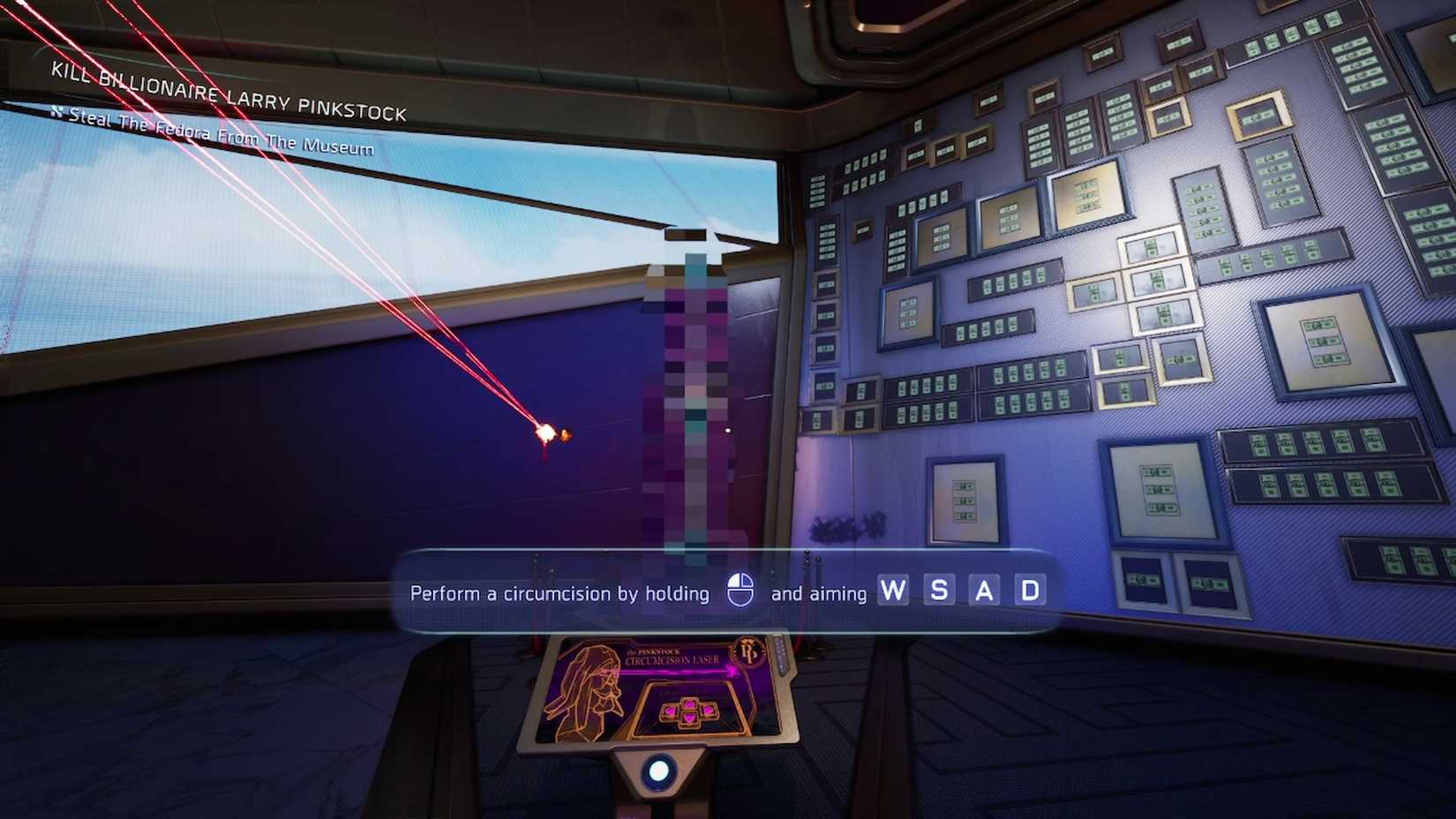This screenshot has width=1456, height=819.
Task: Click the up arrow on the laser D-pad
Action: click(688, 704)
